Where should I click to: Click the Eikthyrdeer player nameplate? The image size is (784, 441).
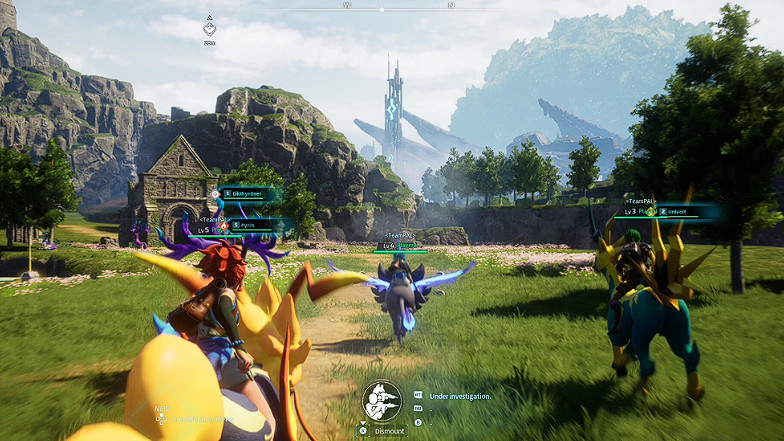point(252,193)
